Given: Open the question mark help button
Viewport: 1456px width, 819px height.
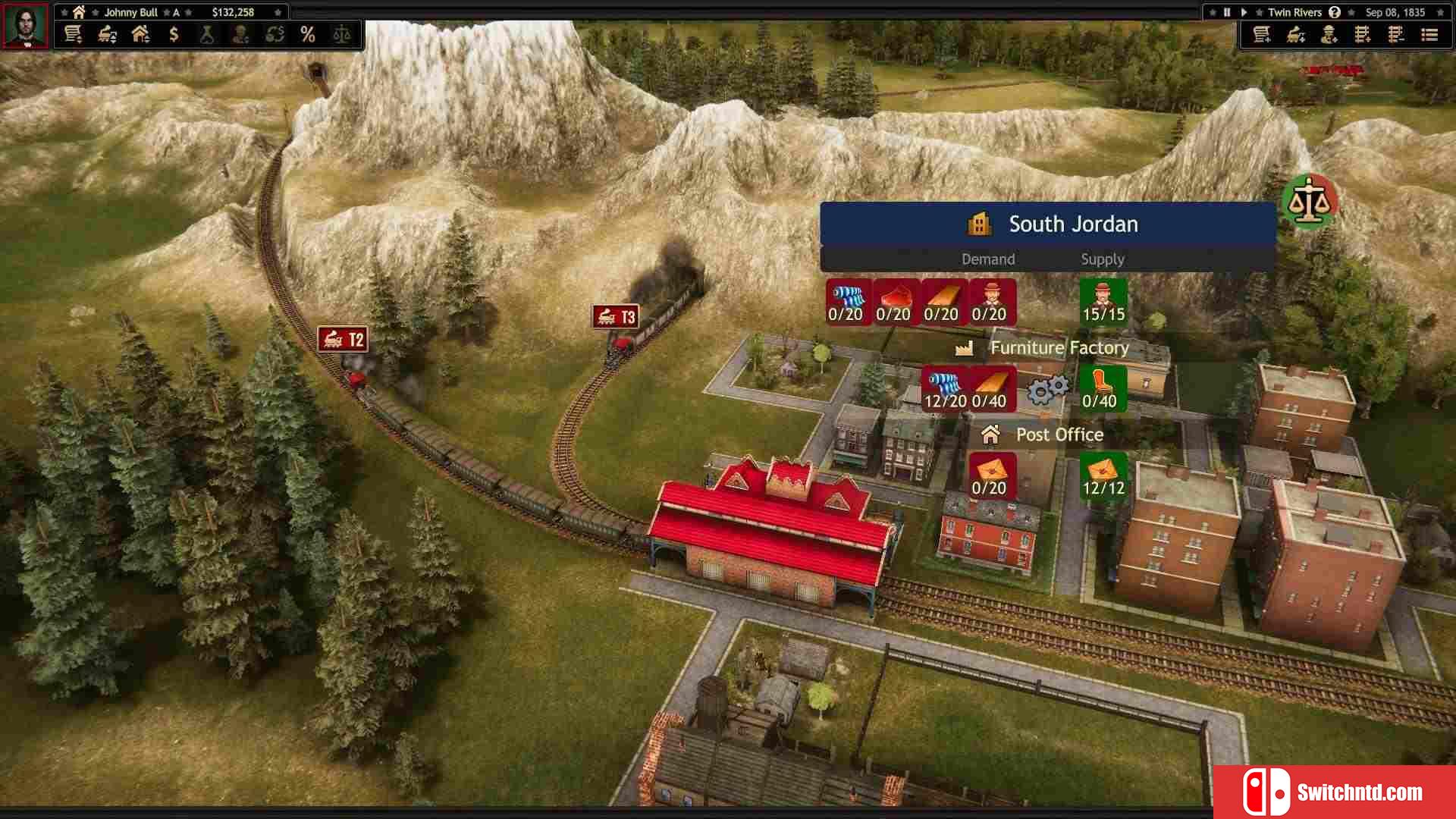Looking at the screenshot, I should 1335,12.
